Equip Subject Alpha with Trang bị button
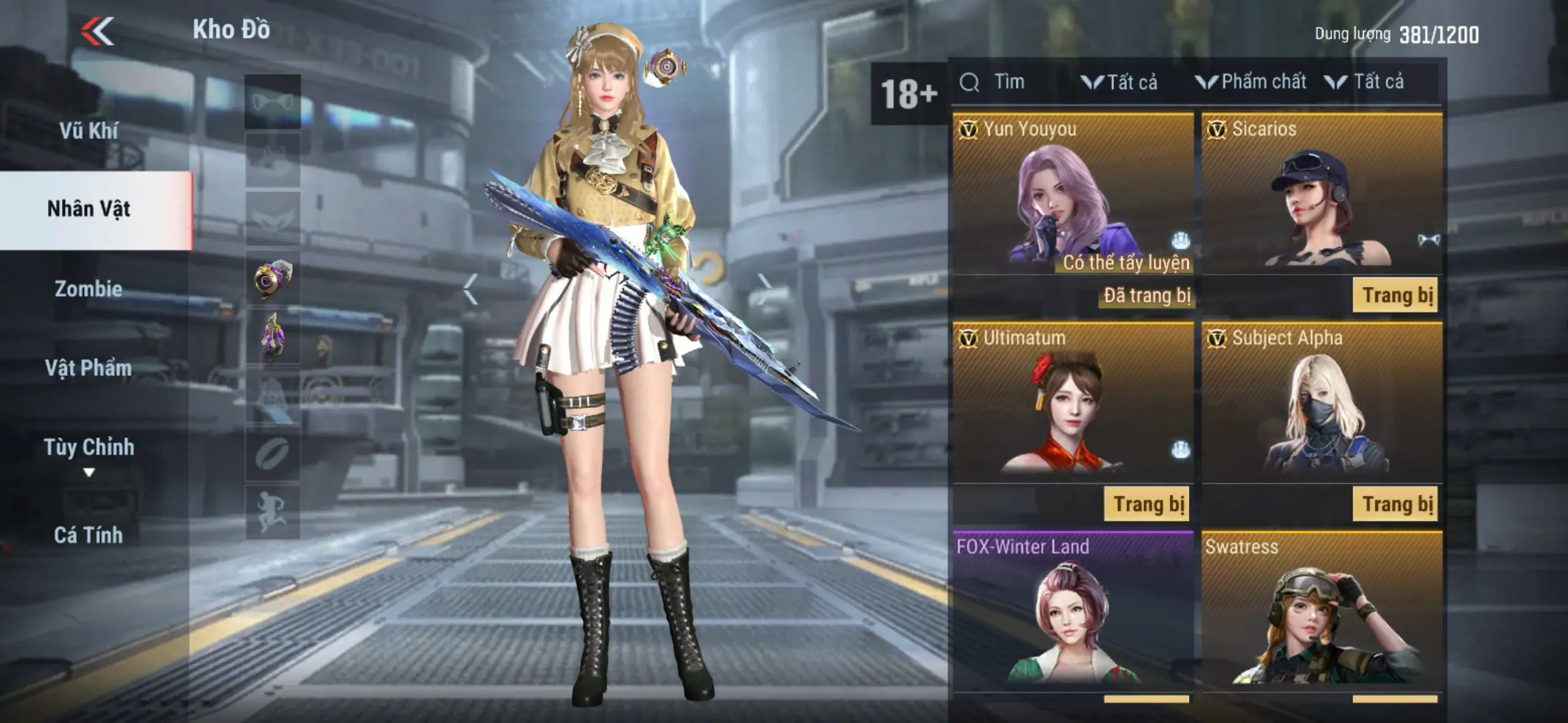The height and width of the screenshot is (723, 1568). tap(1395, 504)
